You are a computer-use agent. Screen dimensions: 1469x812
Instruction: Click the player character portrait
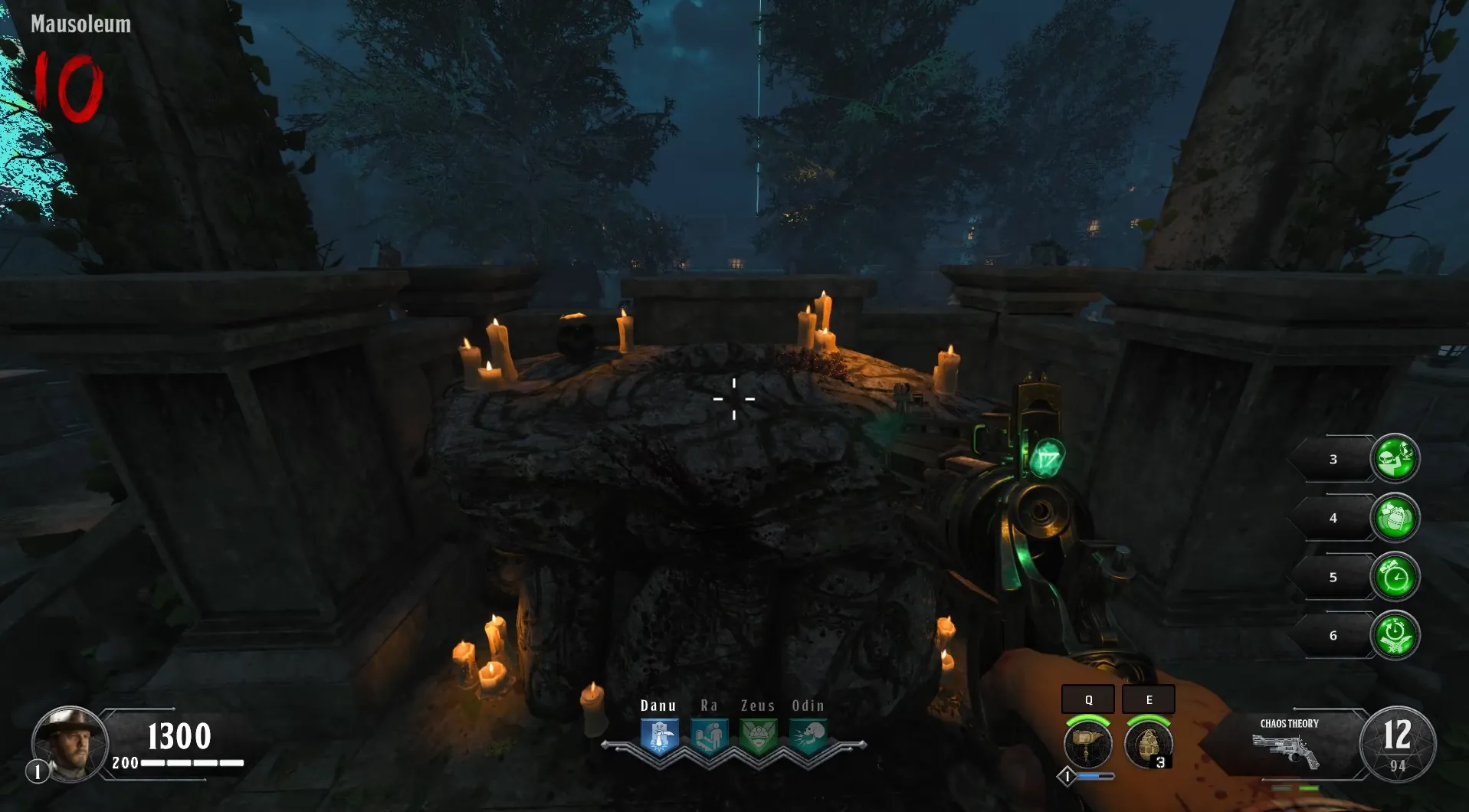point(69,743)
